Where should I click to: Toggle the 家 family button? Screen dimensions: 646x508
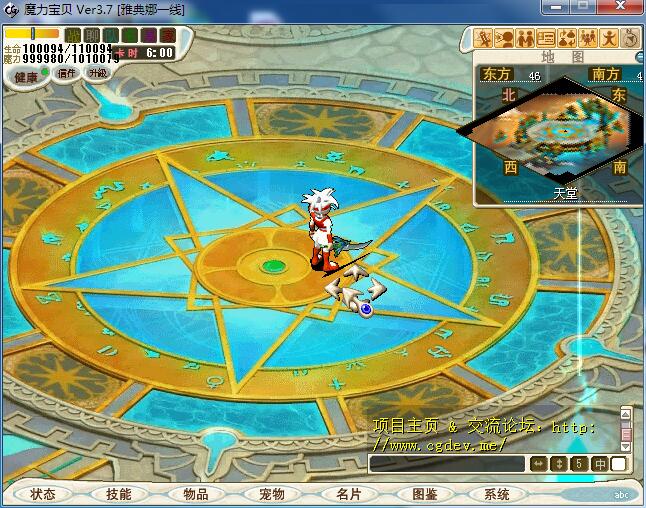pos(166,35)
